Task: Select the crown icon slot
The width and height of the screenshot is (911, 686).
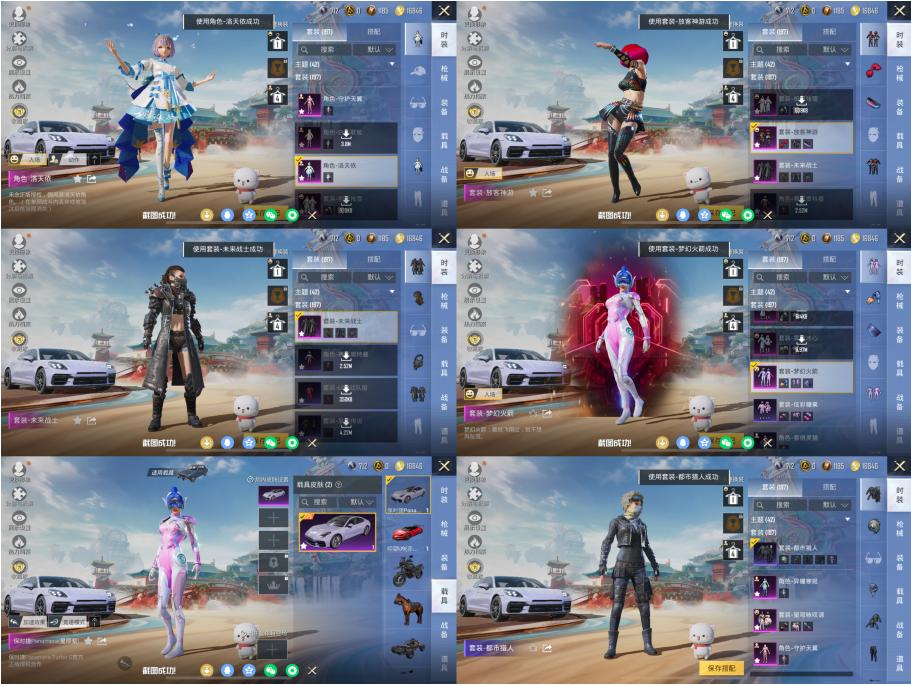Action: pos(273,586)
